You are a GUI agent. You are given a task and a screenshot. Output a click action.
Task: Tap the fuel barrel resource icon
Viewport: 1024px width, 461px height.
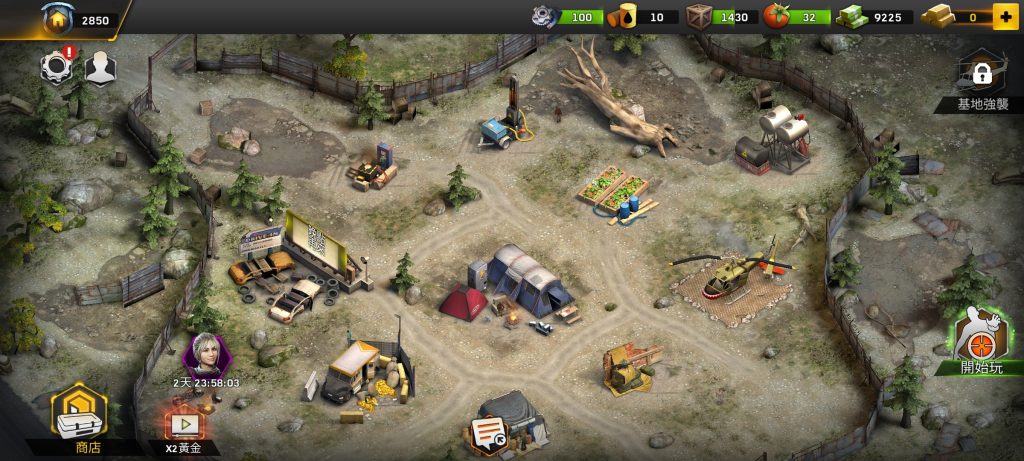[x=627, y=16]
